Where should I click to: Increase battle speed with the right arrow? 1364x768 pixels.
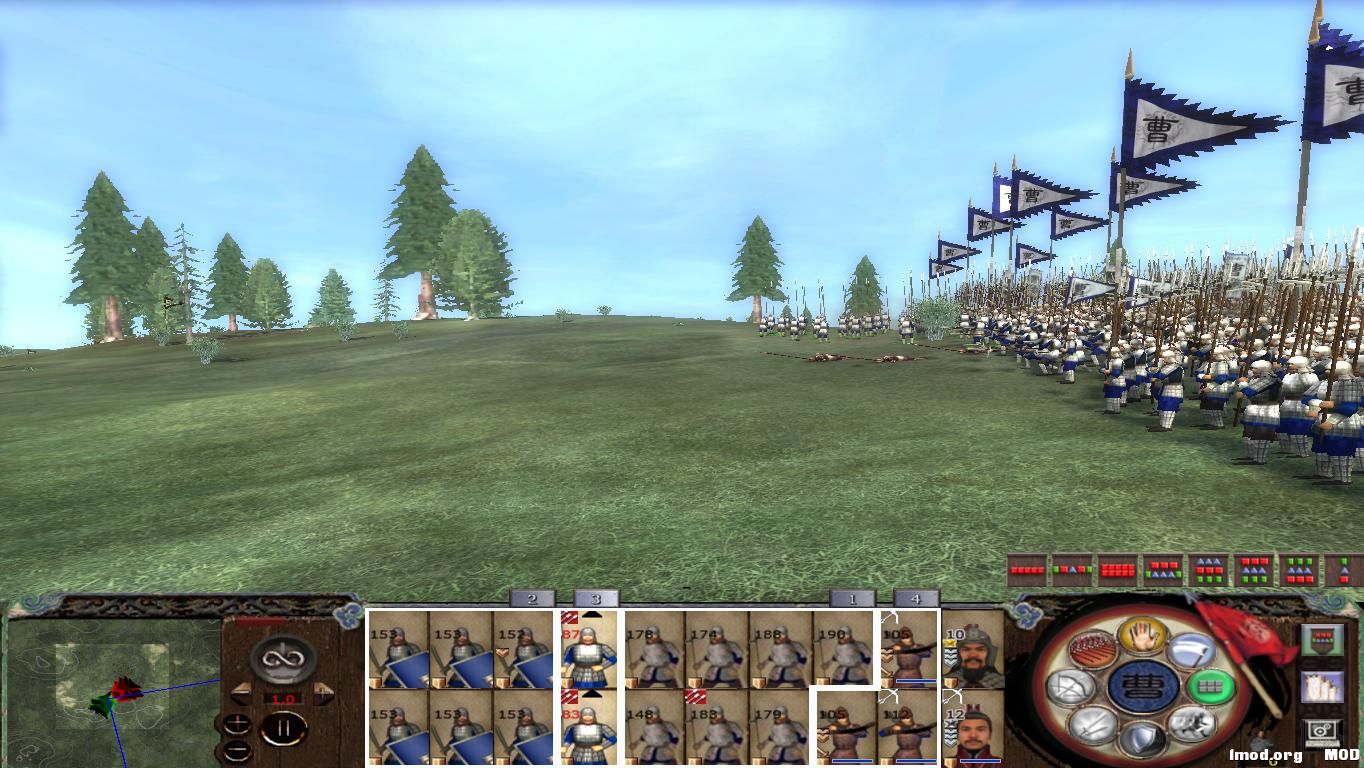[322, 693]
